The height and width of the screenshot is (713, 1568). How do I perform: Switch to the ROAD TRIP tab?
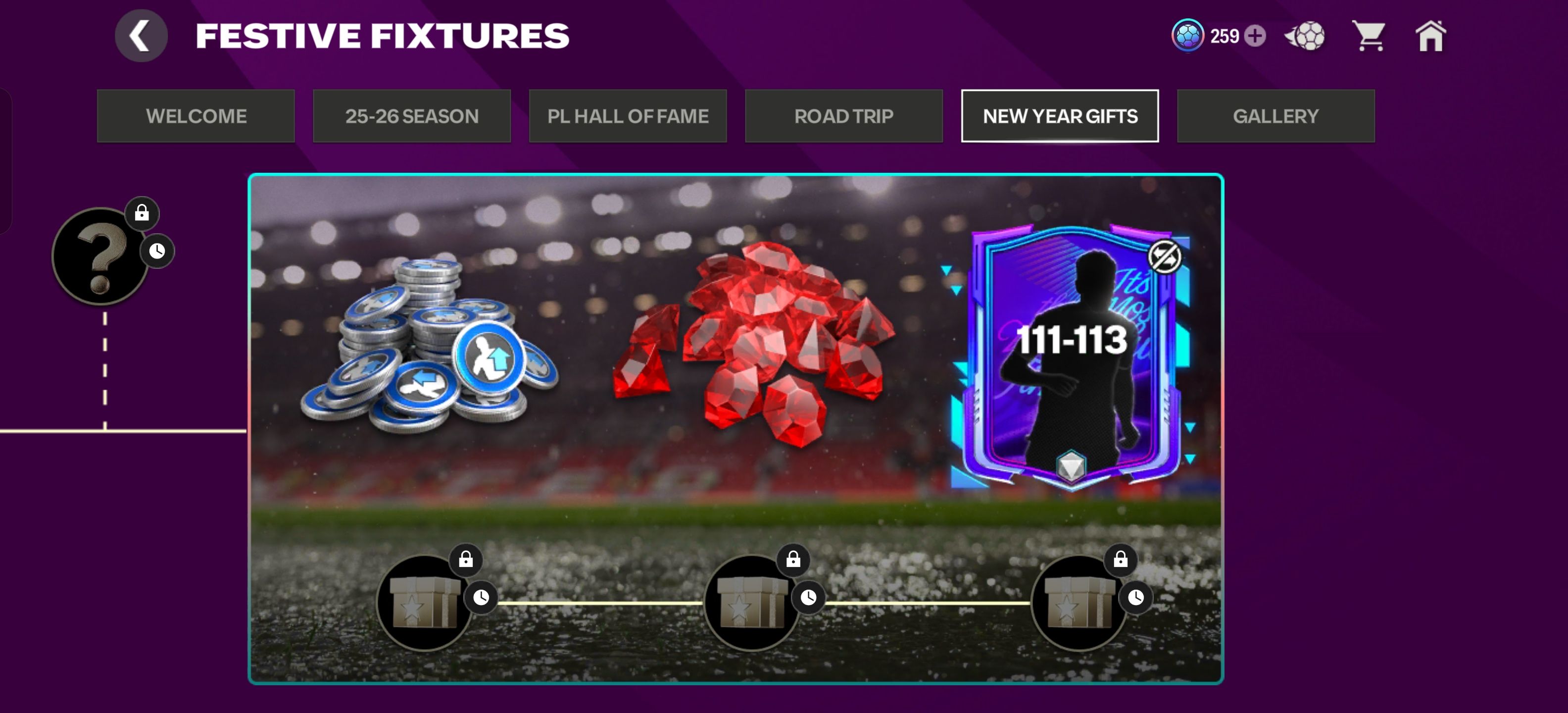click(844, 116)
